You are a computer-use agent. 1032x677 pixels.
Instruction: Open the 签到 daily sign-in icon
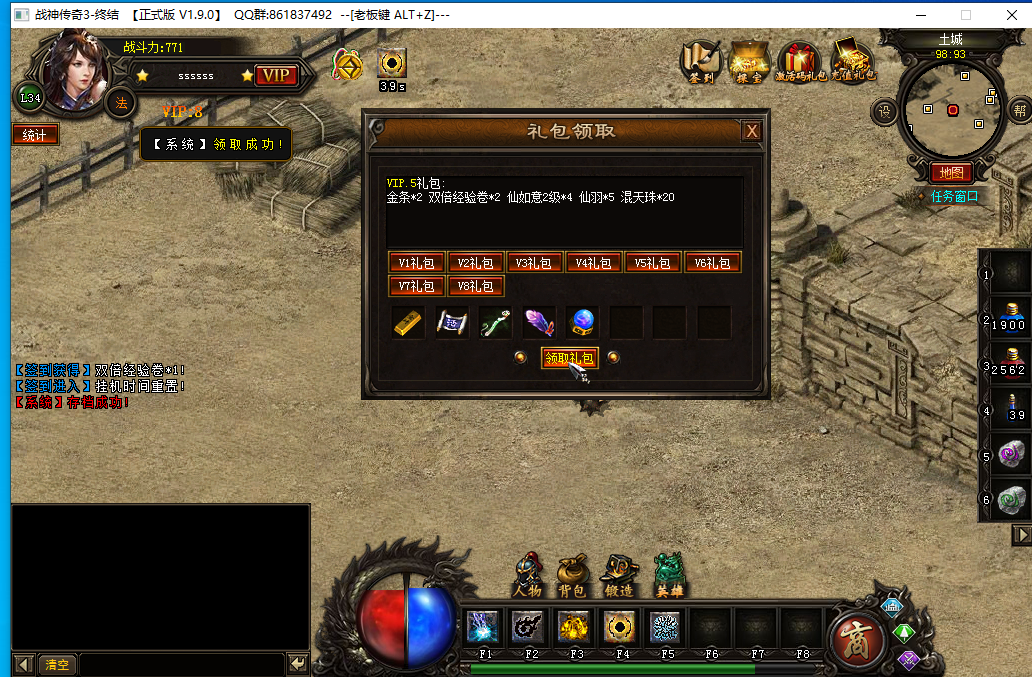pyautogui.click(x=701, y=61)
